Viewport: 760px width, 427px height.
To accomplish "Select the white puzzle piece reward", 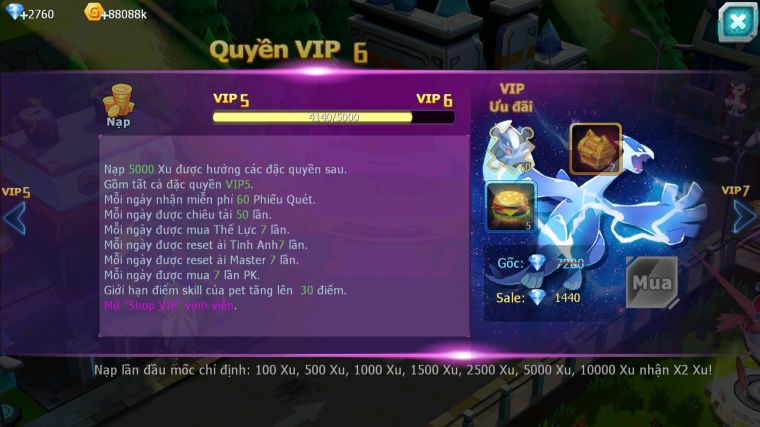I will point(510,148).
